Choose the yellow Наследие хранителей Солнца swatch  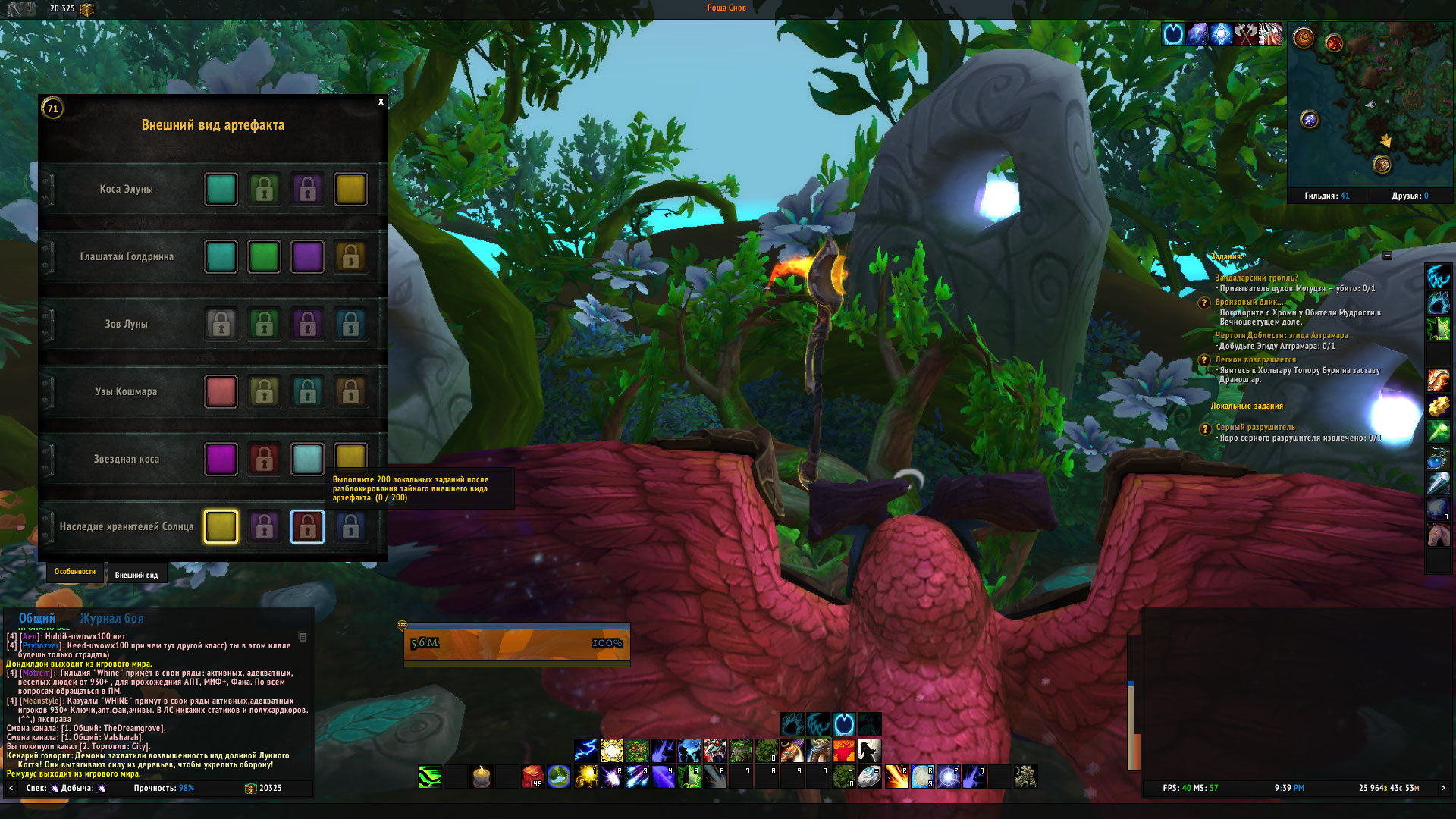221,527
